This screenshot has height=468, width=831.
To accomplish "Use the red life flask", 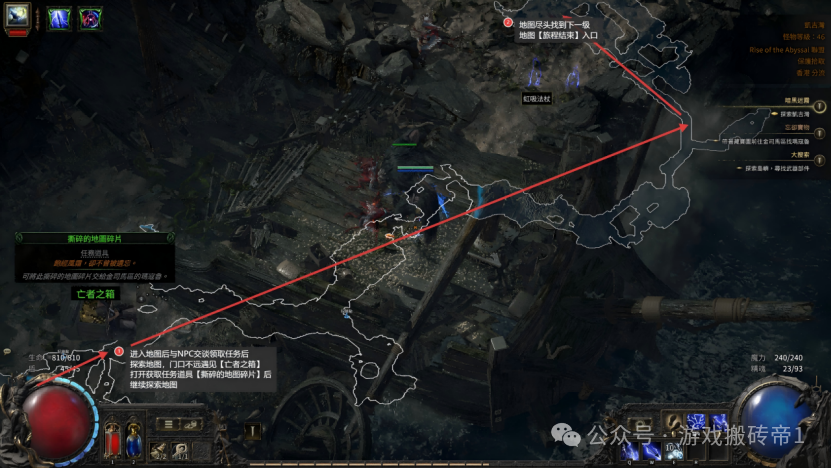I will point(112,439).
